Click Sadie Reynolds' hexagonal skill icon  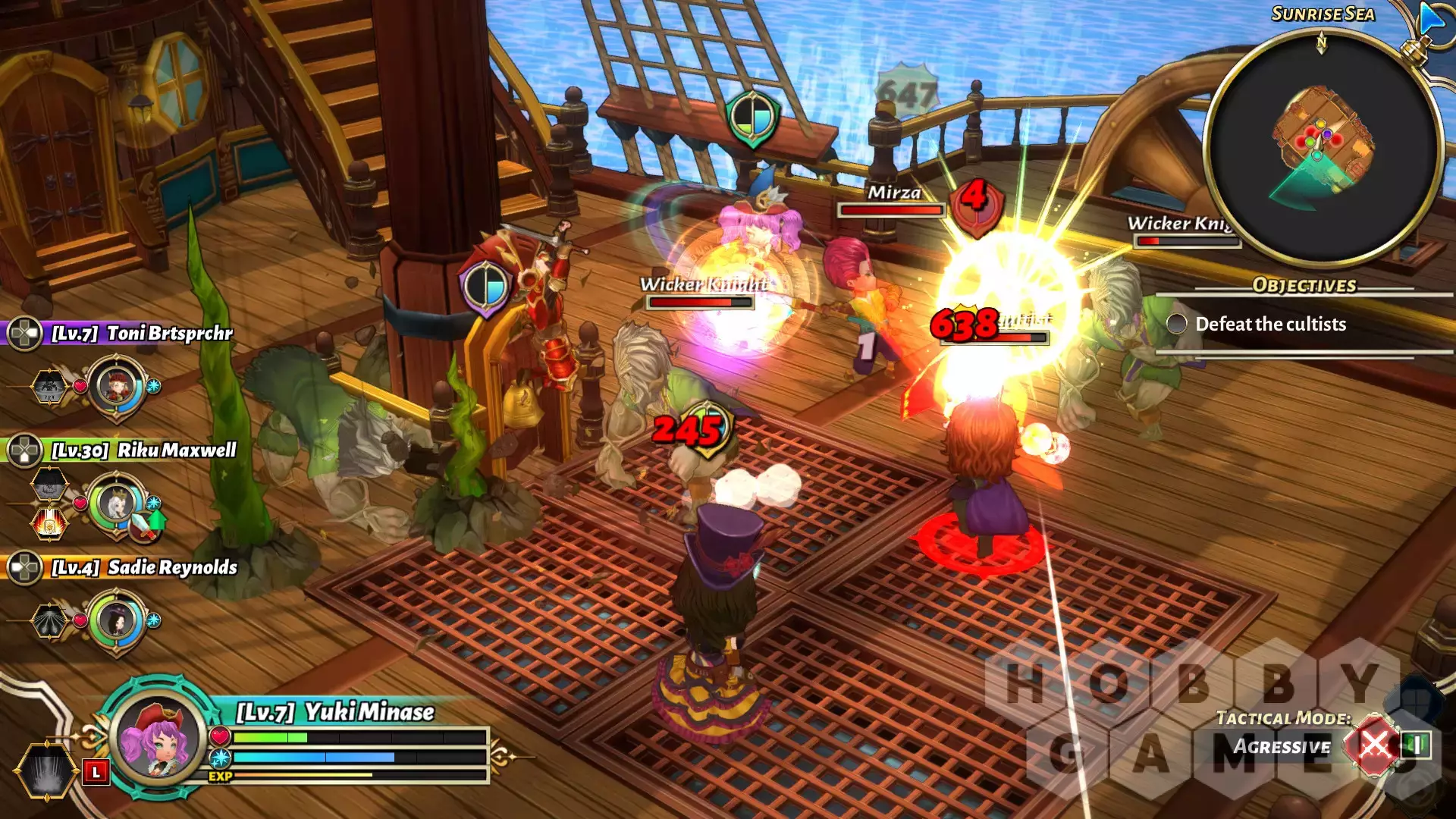point(49,621)
